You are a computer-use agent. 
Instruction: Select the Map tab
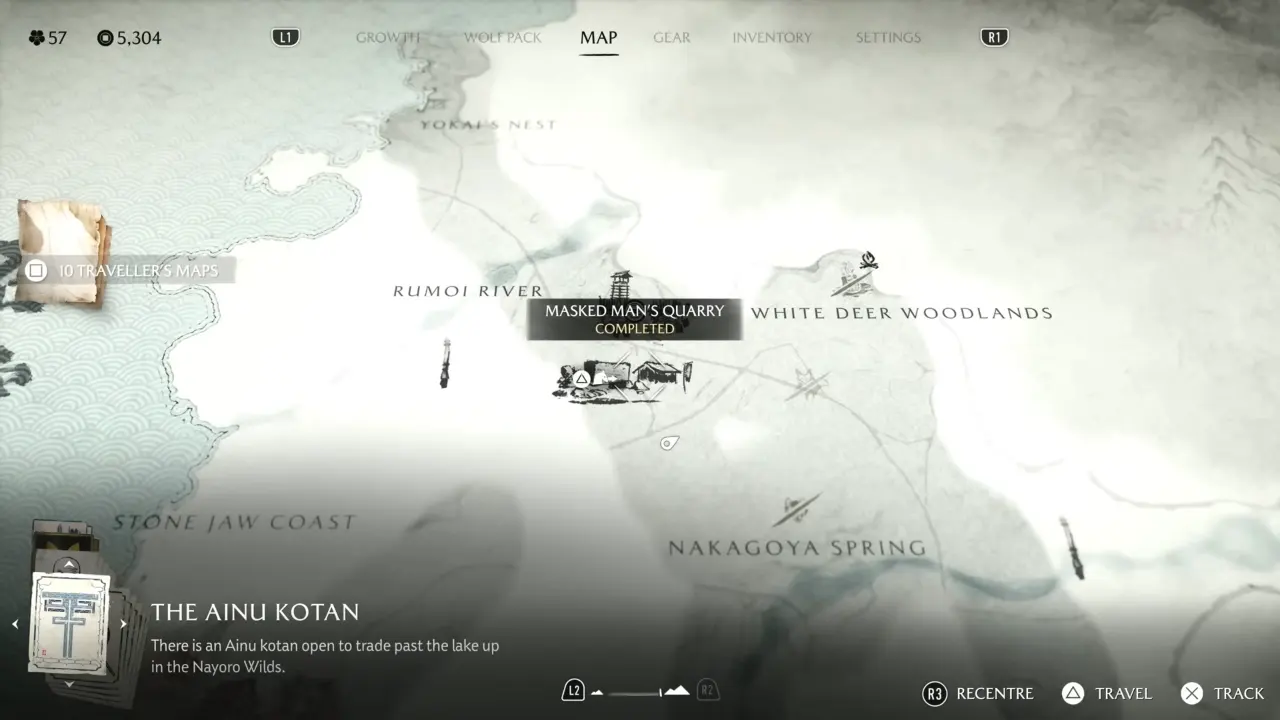598,38
